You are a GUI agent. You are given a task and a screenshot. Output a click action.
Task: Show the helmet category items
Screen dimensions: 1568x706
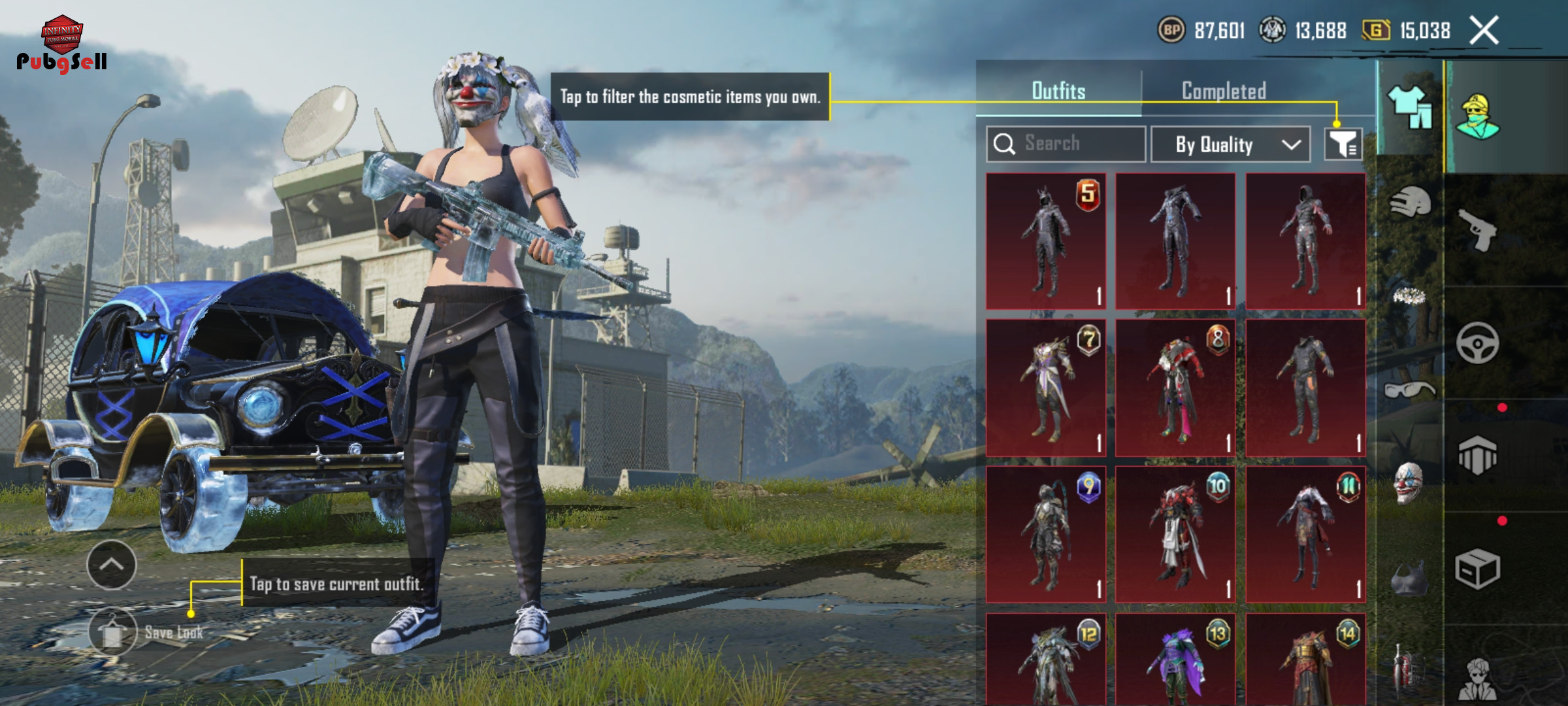[x=1410, y=203]
